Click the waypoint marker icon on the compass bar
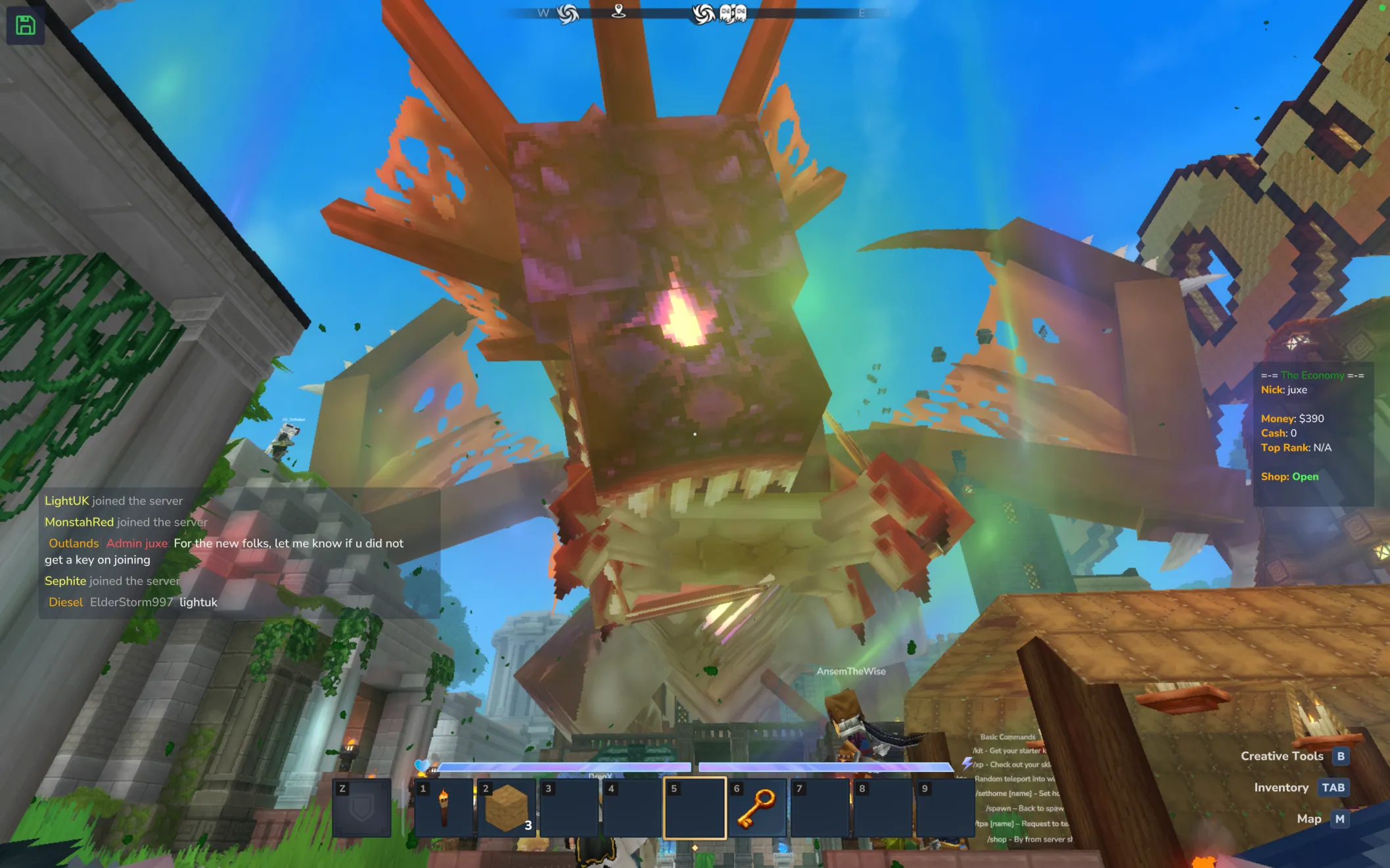This screenshot has height=868, width=1390. [x=618, y=11]
